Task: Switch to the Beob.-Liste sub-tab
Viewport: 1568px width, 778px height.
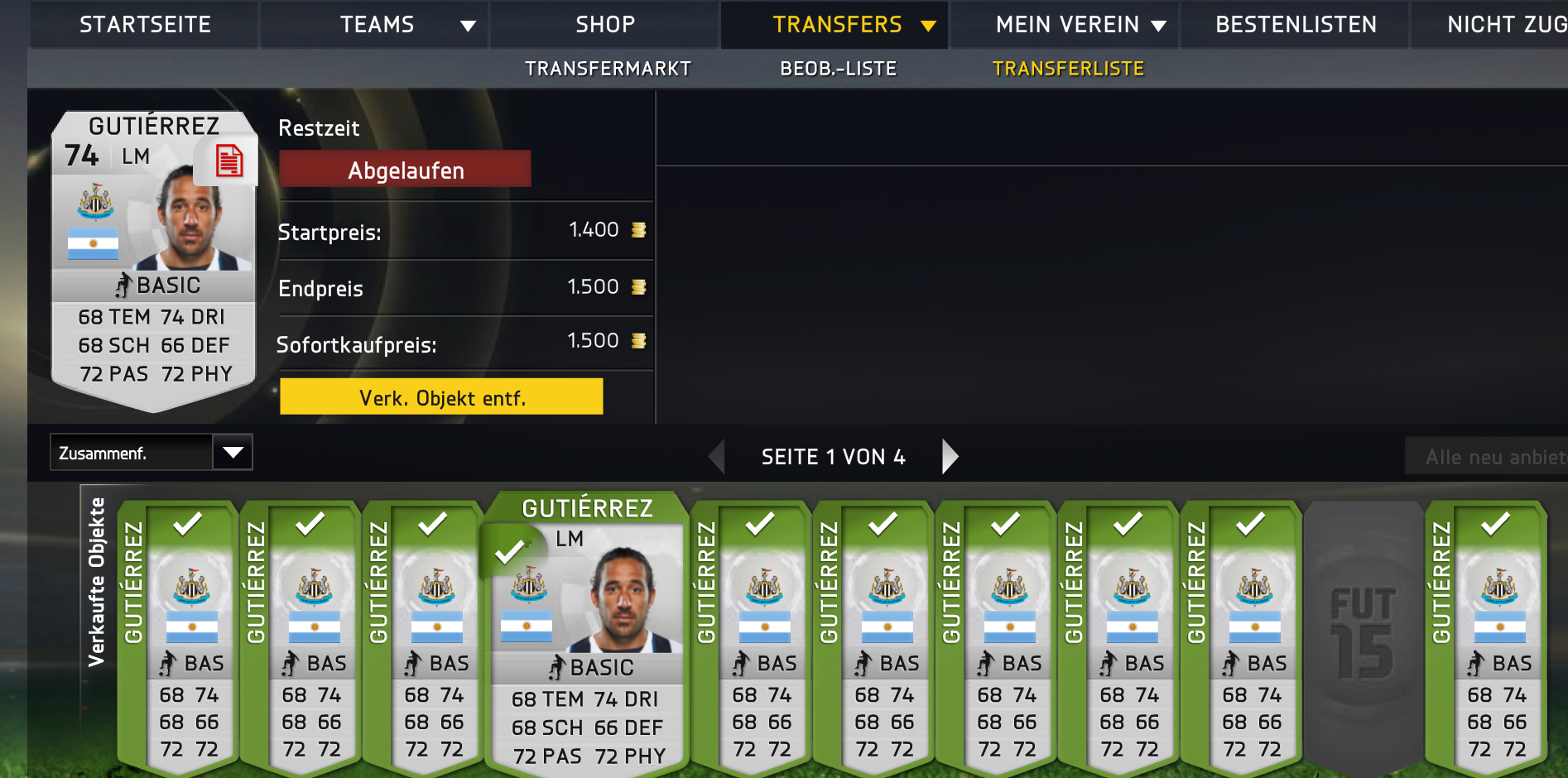Action: [x=838, y=69]
